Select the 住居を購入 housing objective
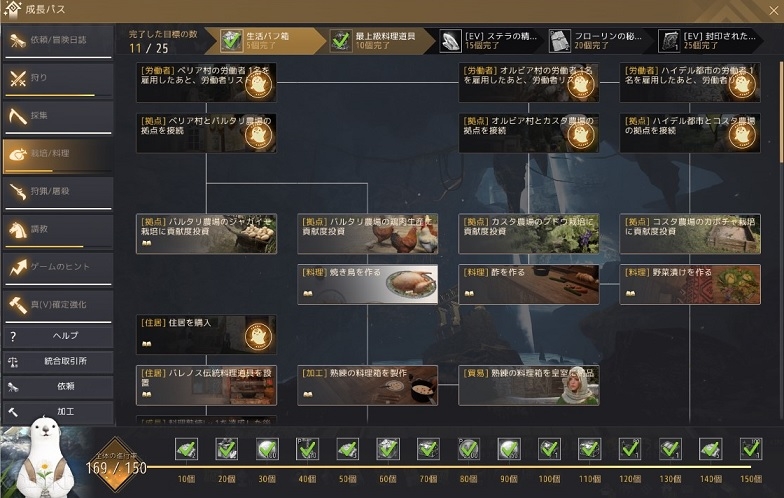The image size is (784, 498). pos(206,335)
